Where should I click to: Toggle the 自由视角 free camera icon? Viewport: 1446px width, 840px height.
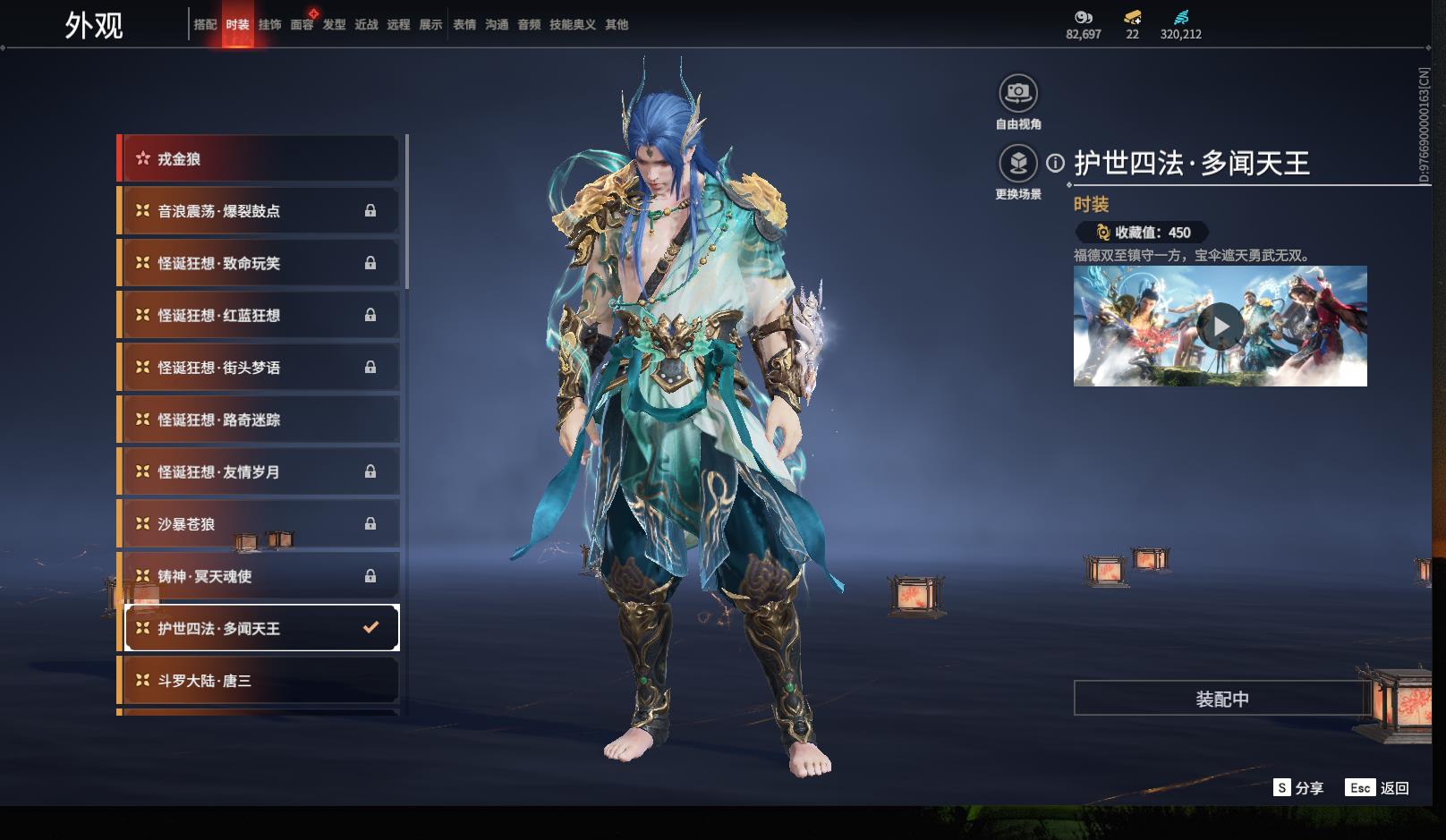pyautogui.click(x=1018, y=93)
